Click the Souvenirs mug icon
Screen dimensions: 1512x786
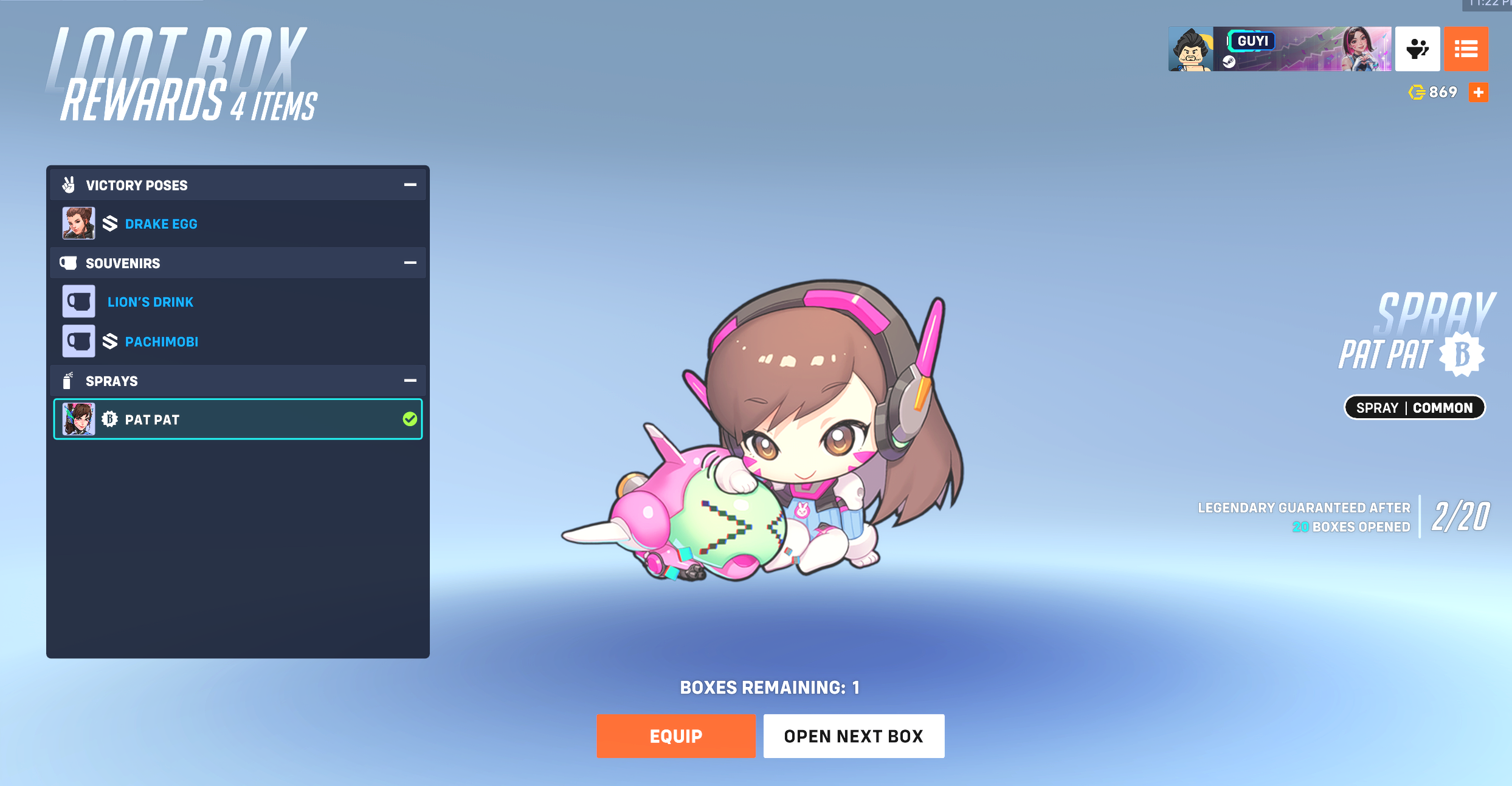point(68,263)
